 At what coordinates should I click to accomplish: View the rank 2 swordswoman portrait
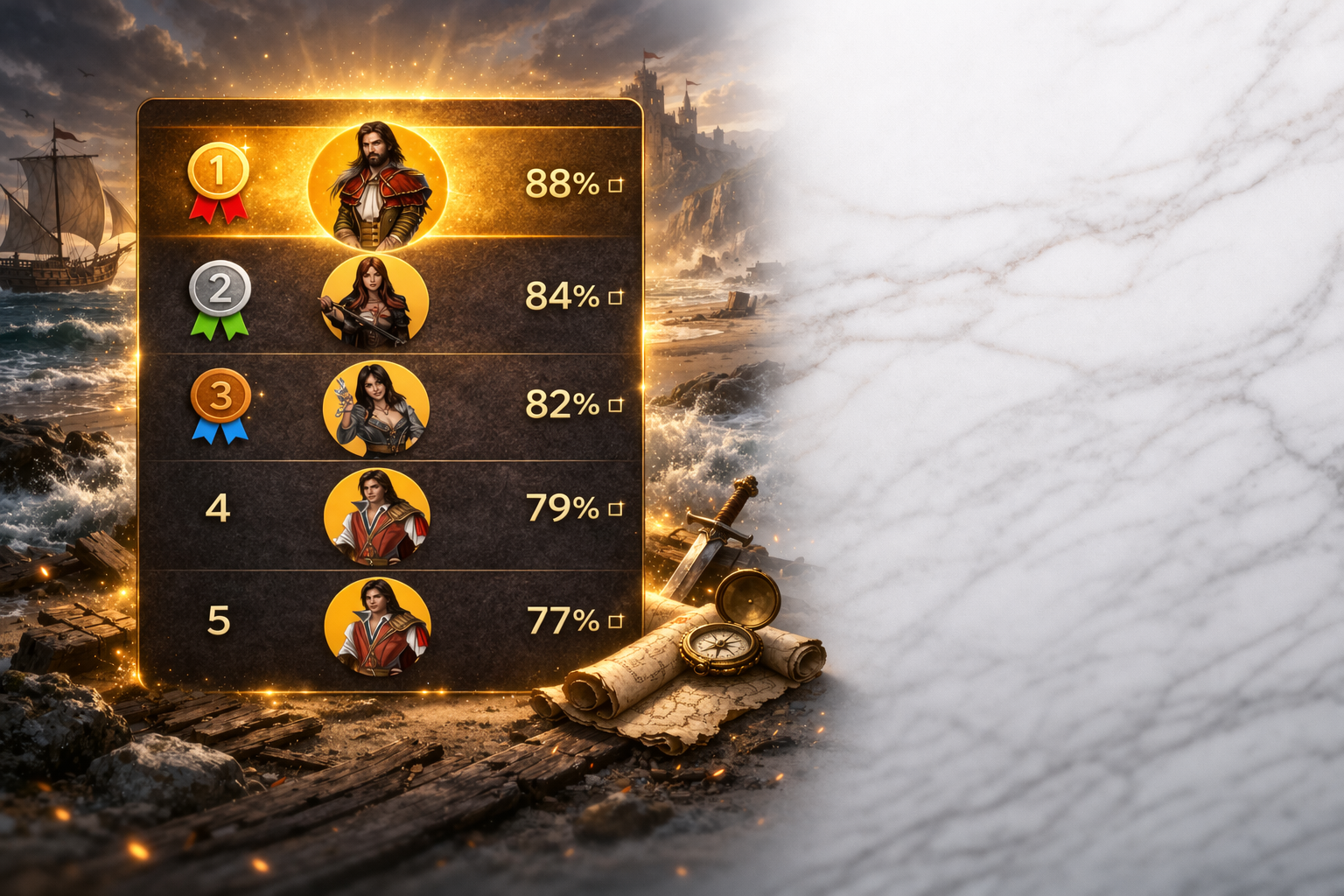375,297
